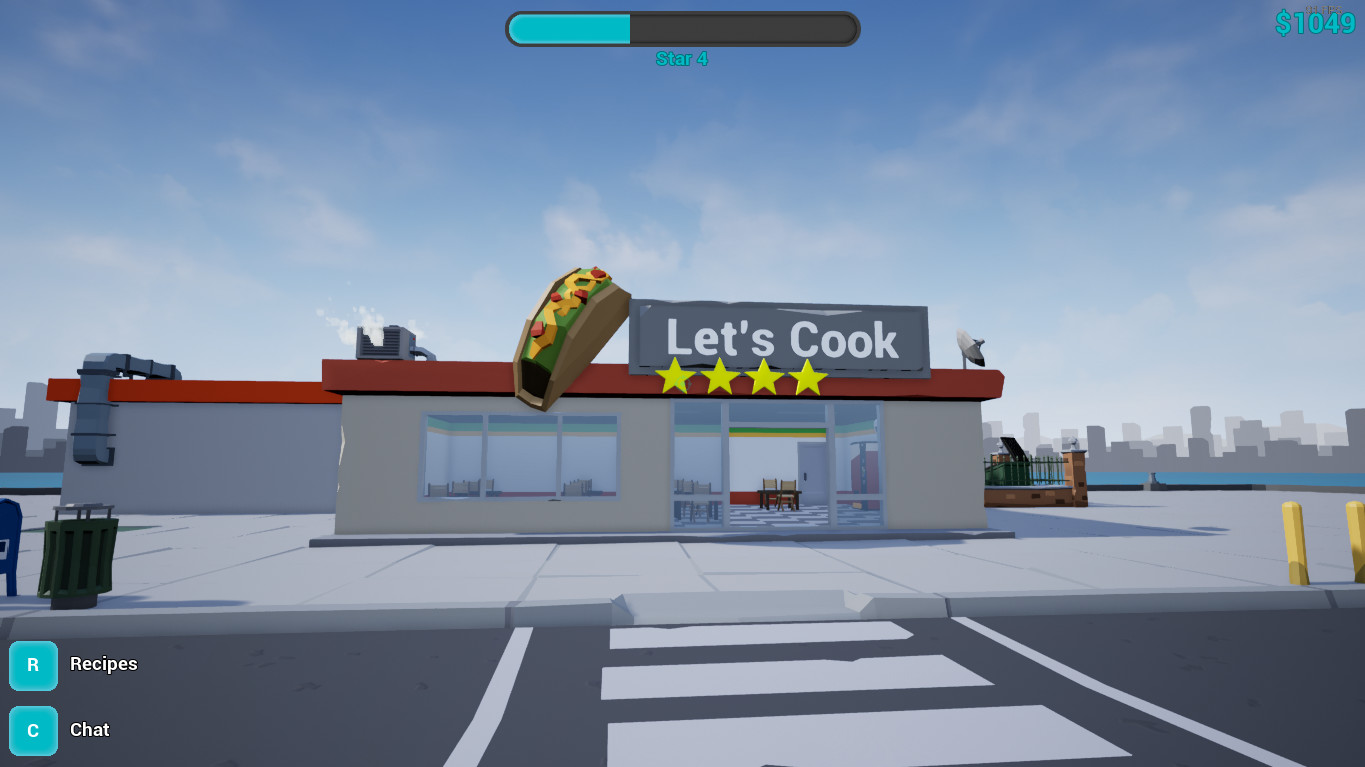Click the R Recipes shortcut icon
Image resolution: width=1365 pixels, height=767 pixels.
point(33,665)
